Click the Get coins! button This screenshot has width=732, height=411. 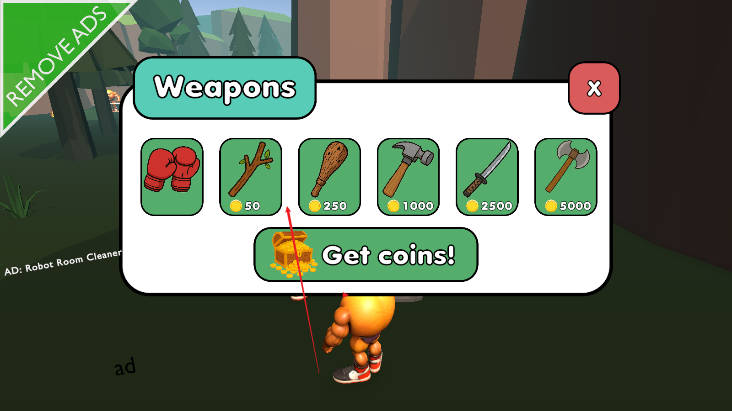click(366, 254)
